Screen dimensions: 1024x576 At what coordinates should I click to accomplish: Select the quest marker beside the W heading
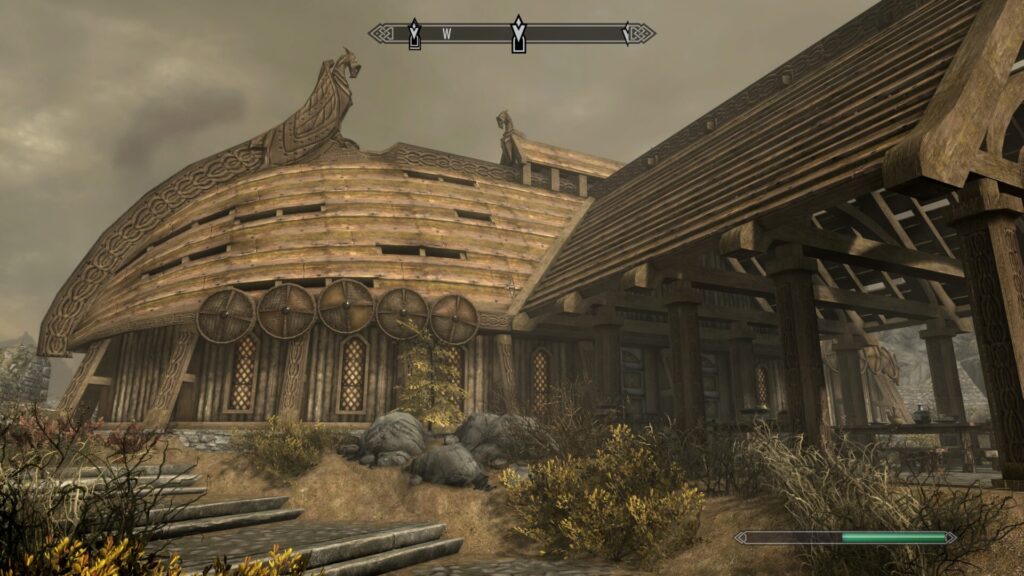[x=414, y=34]
